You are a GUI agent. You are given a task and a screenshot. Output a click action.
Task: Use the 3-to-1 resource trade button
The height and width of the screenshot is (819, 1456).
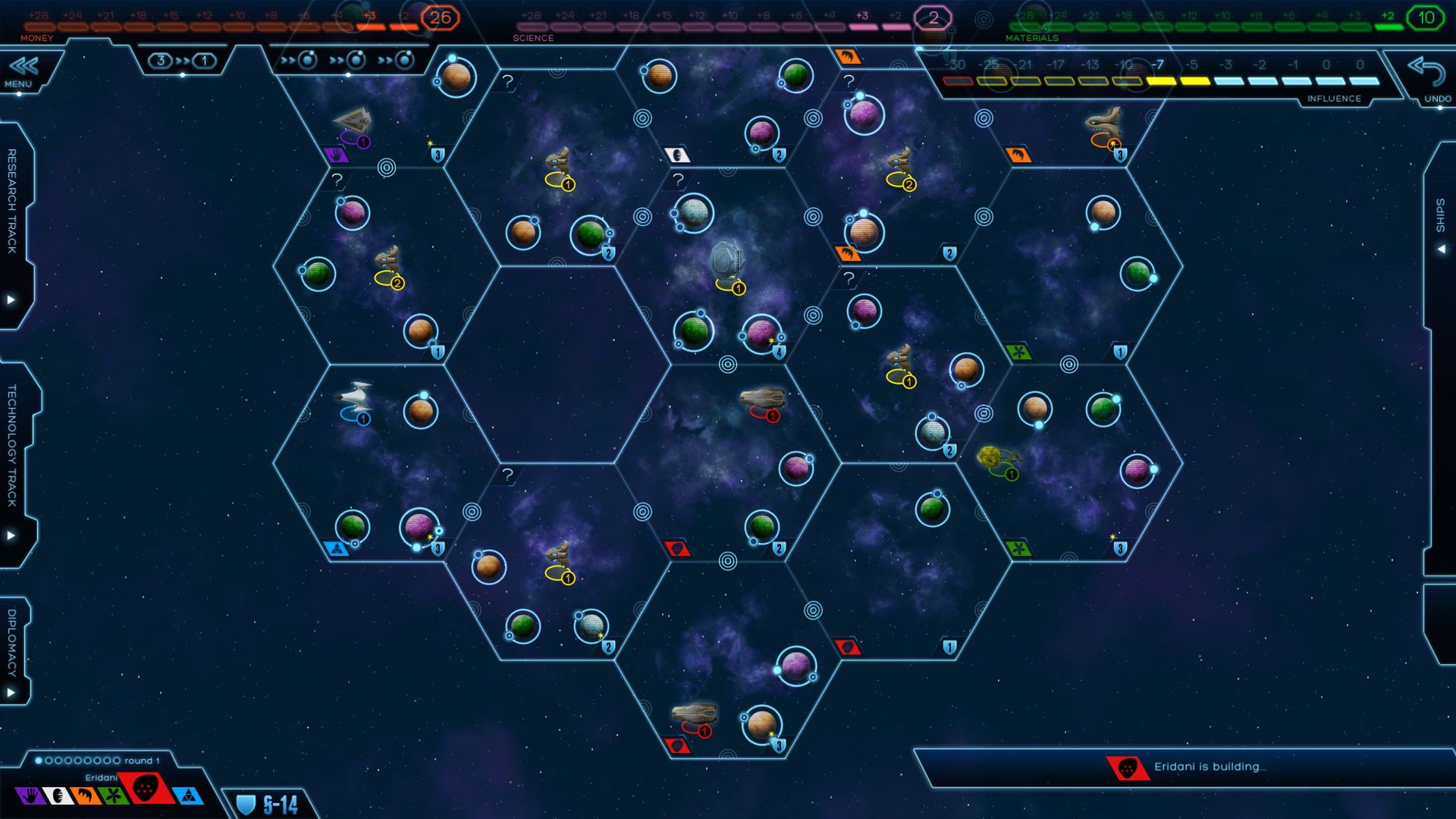[x=182, y=61]
